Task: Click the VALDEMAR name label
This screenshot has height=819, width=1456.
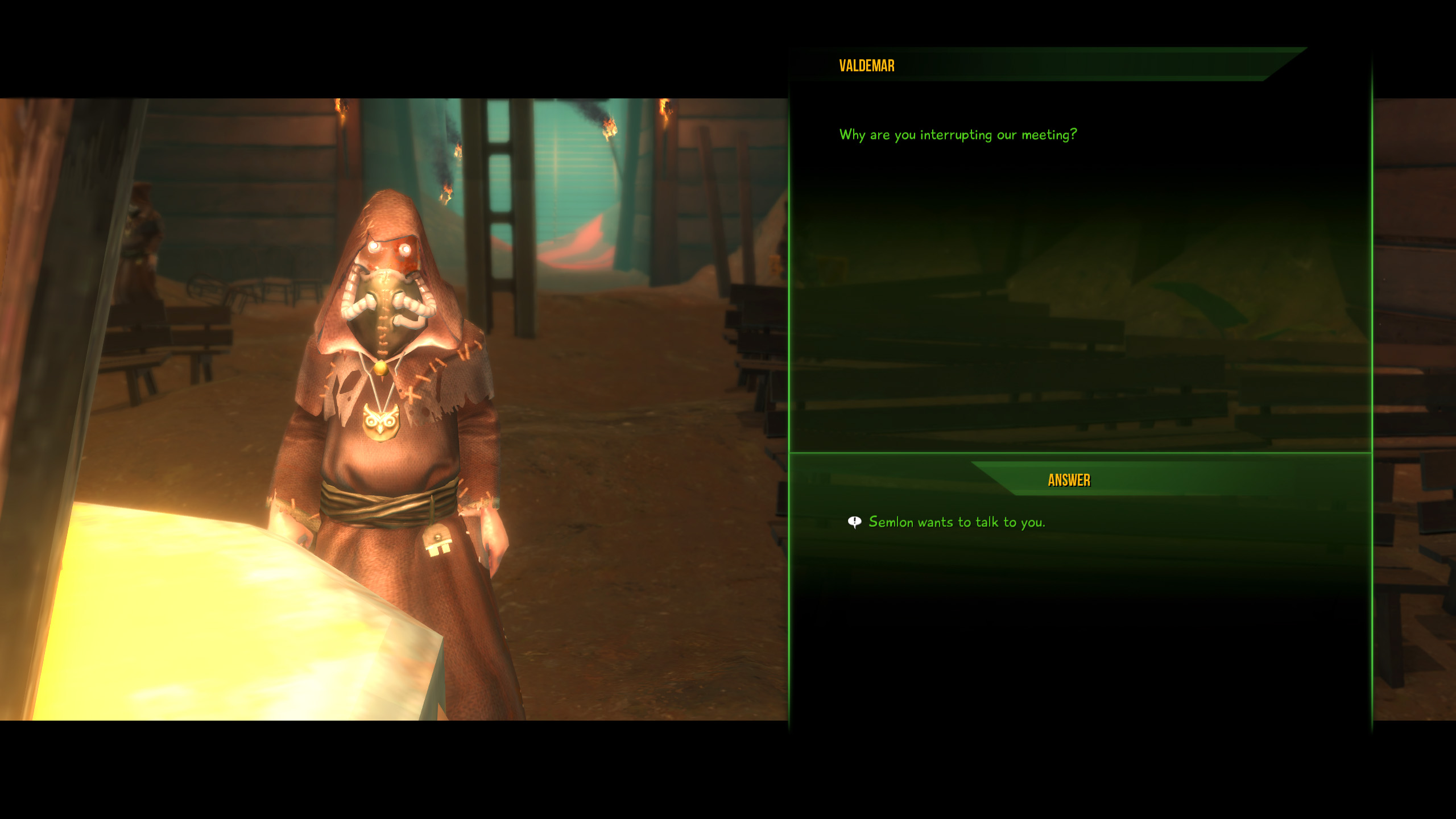Action: (865, 67)
